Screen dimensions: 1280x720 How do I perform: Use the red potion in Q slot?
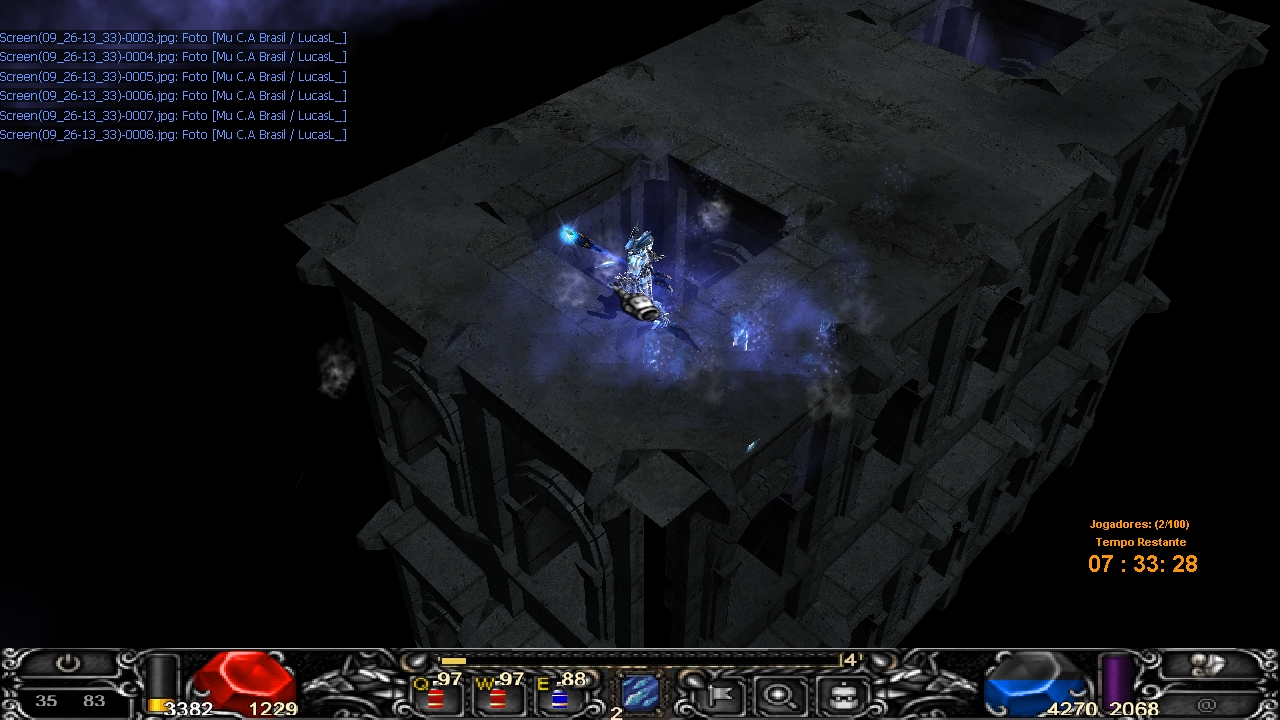pos(436,697)
